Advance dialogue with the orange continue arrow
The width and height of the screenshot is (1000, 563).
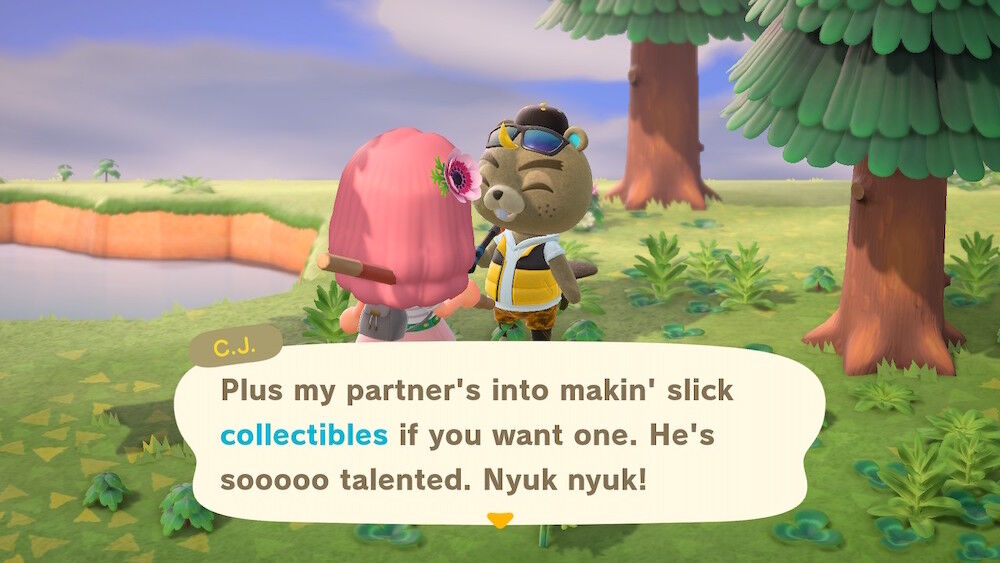pyautogui.click(x=499, y=520)
